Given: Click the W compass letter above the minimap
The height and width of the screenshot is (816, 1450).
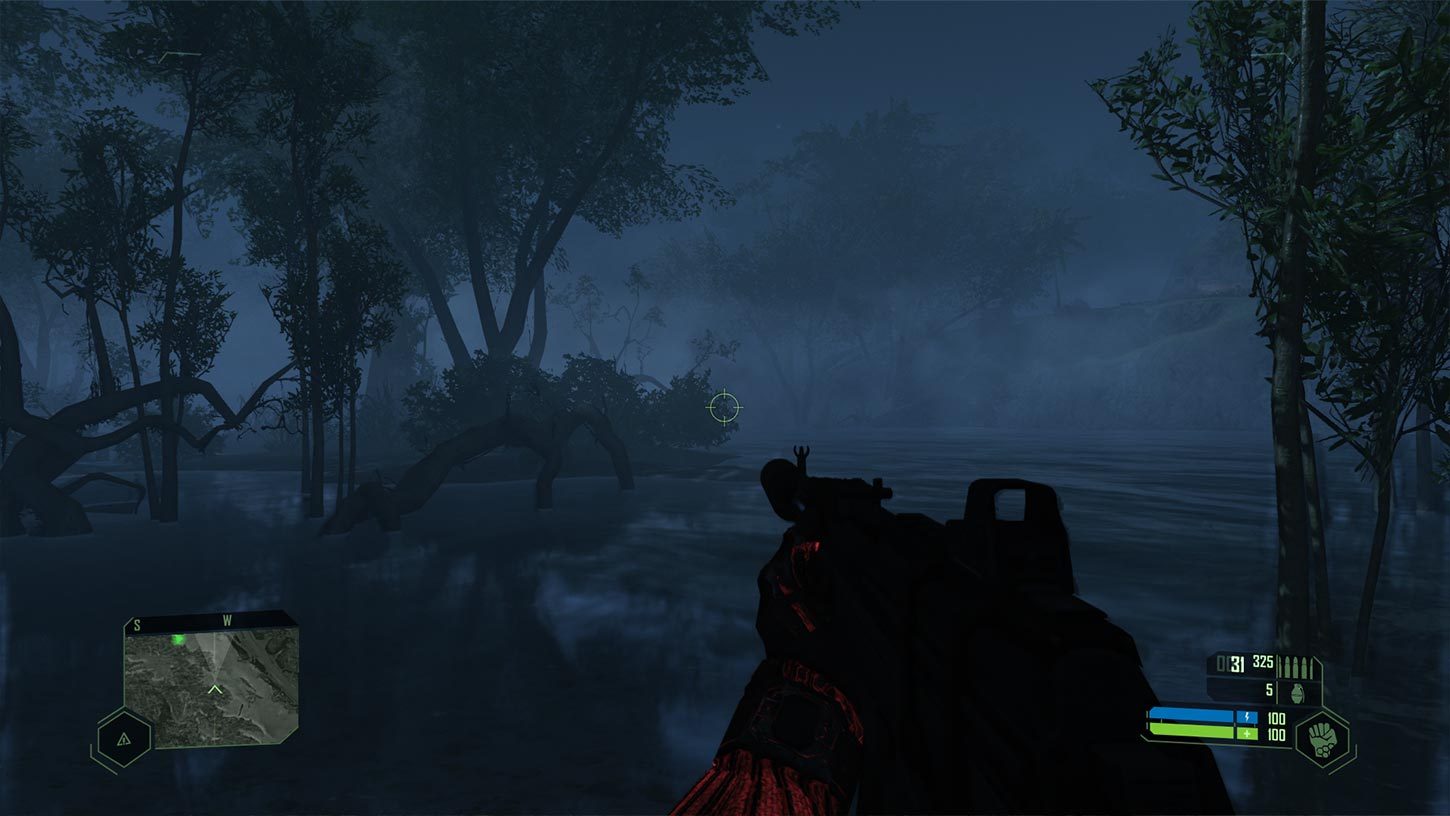Looking at the screenshot, I should [229, 619].
